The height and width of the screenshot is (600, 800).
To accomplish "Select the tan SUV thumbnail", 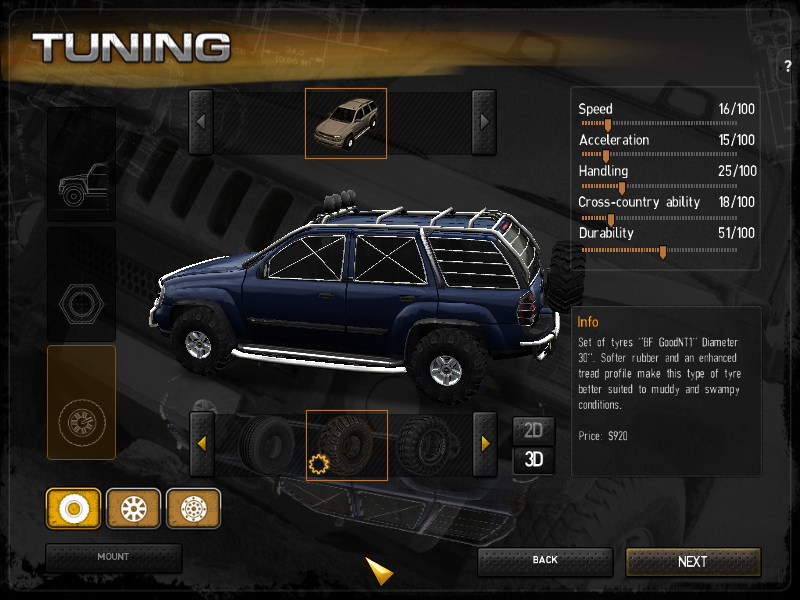I will point(345,123).
